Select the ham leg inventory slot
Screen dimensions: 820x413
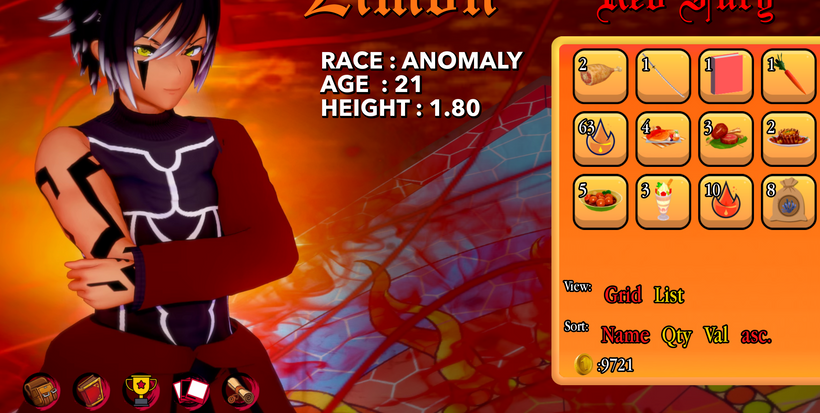click(600, 76)
